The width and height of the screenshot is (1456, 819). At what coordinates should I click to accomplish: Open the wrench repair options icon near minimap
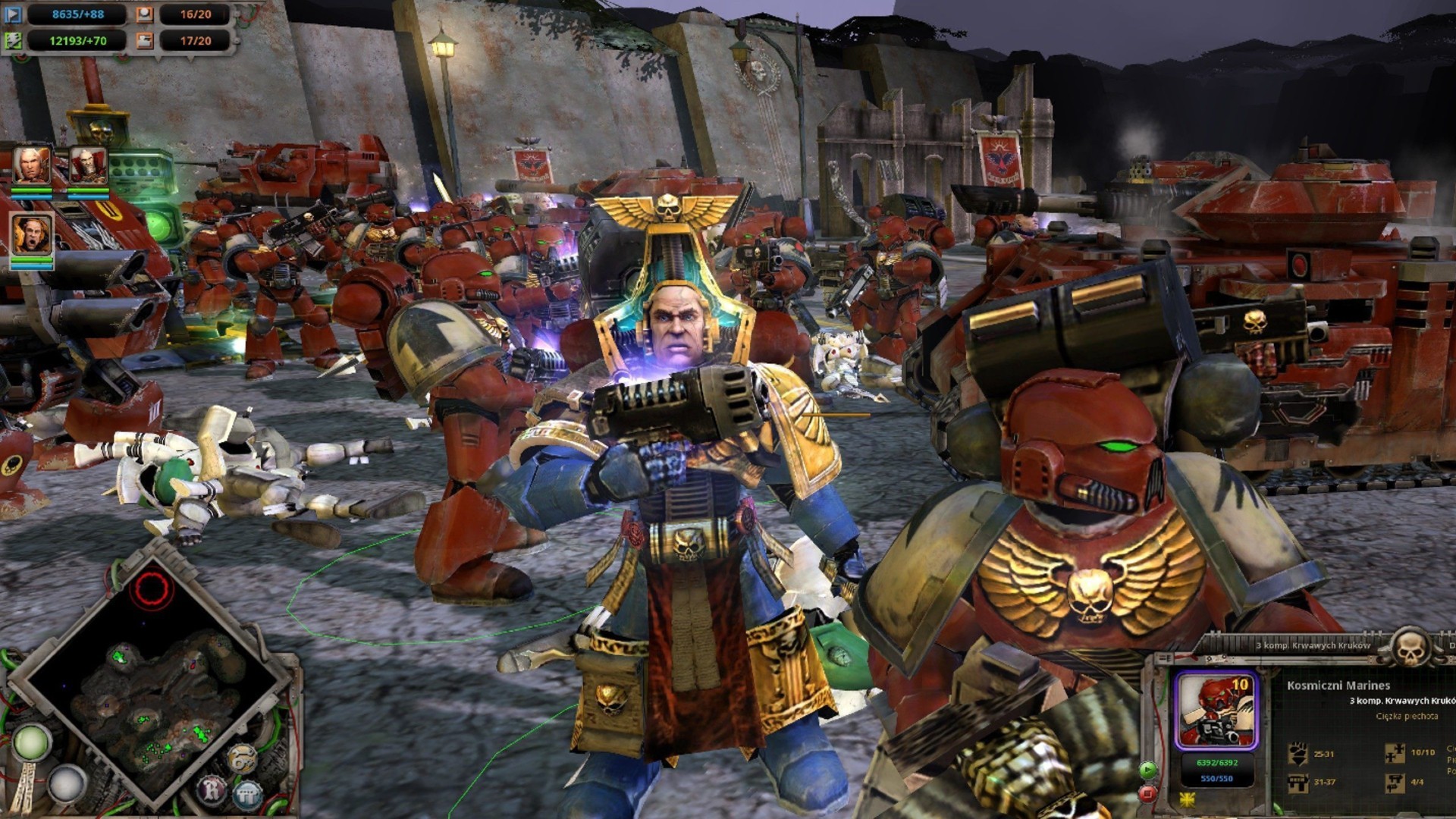tap(243, 758)
